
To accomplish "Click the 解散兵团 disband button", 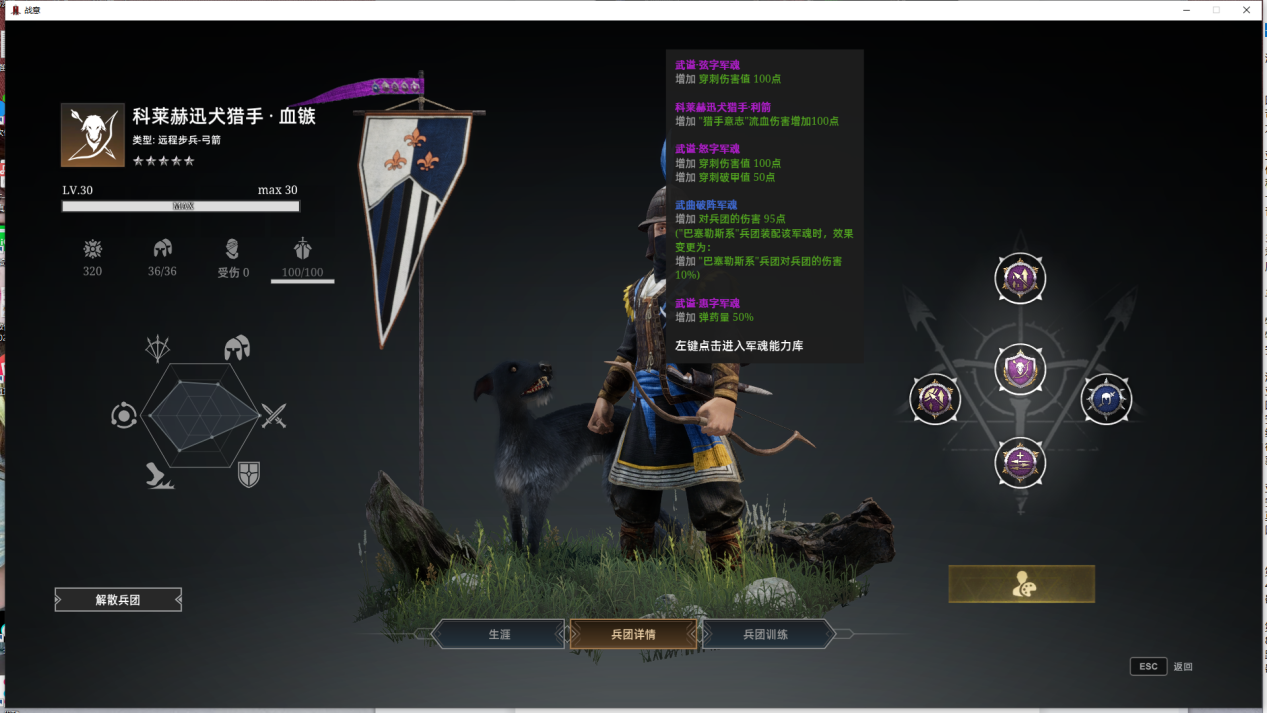I will [x=118, y=600].
